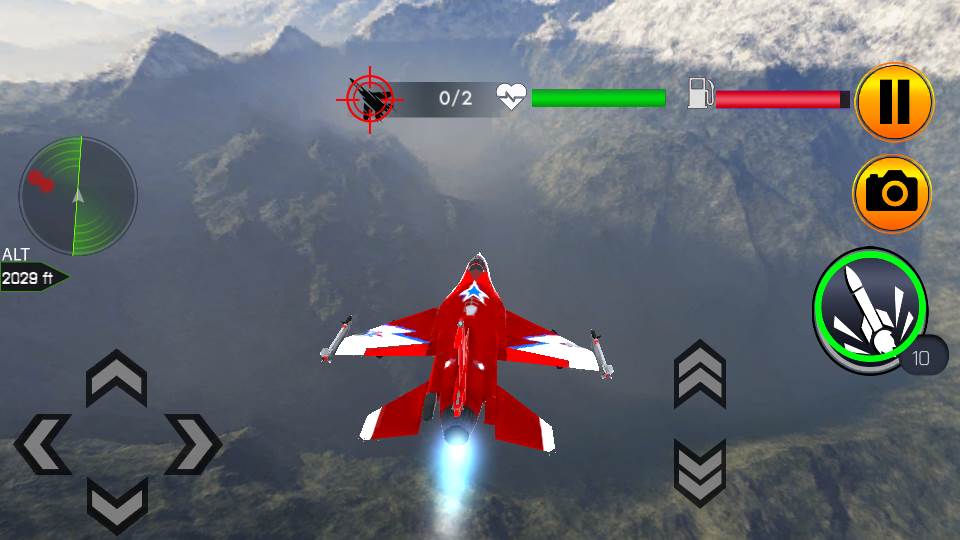The height and width of the screenshot is (540, 960).
Task: Turn right with the right arrow
Action: (191, 443)
